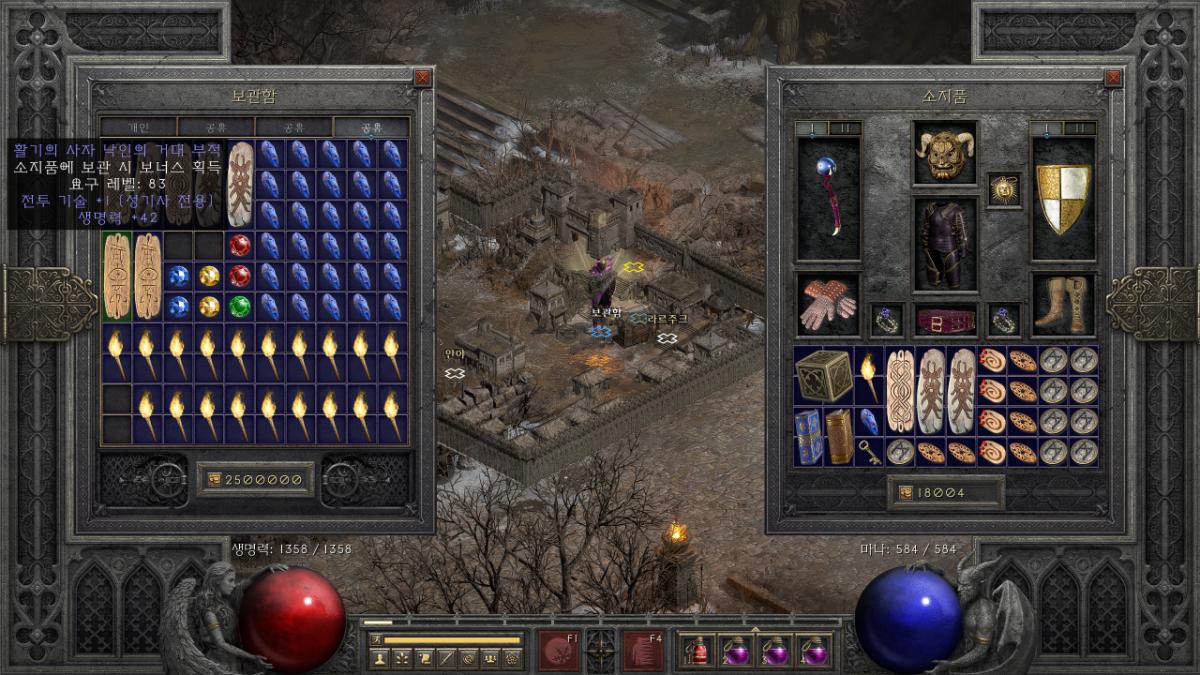Image resolution: width=1200 pixels, height=675 pixels.
Task: Pick up the green emerald in stash
Action: (x=239, y=306)
